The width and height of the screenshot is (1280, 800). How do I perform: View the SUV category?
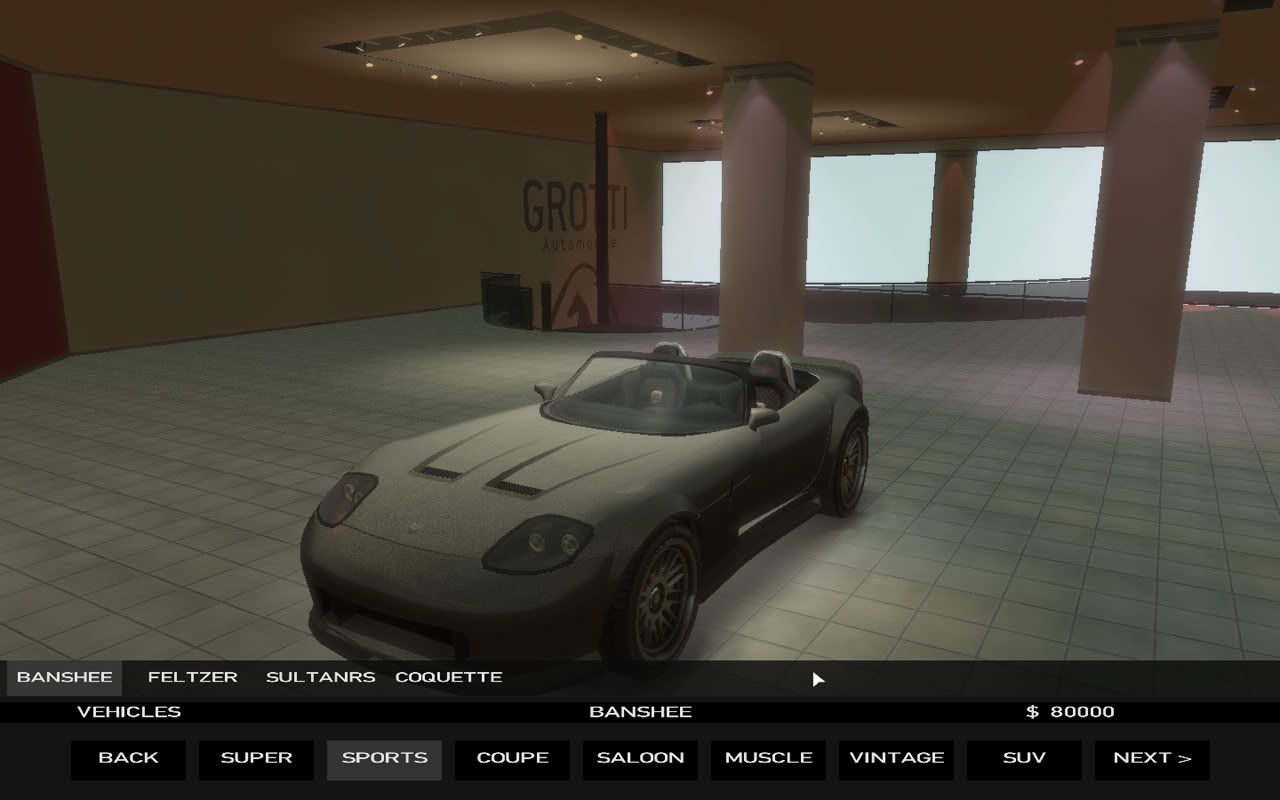1024,758
